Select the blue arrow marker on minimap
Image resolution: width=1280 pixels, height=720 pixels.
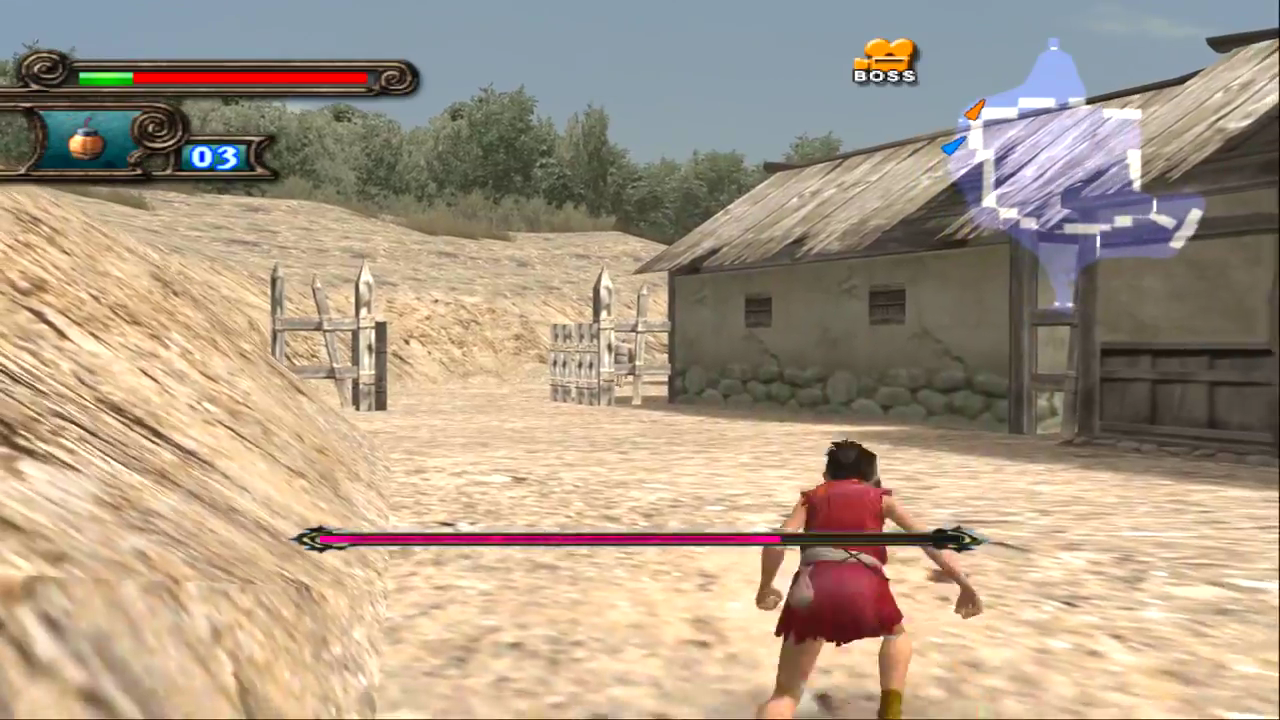click(953, 146)
